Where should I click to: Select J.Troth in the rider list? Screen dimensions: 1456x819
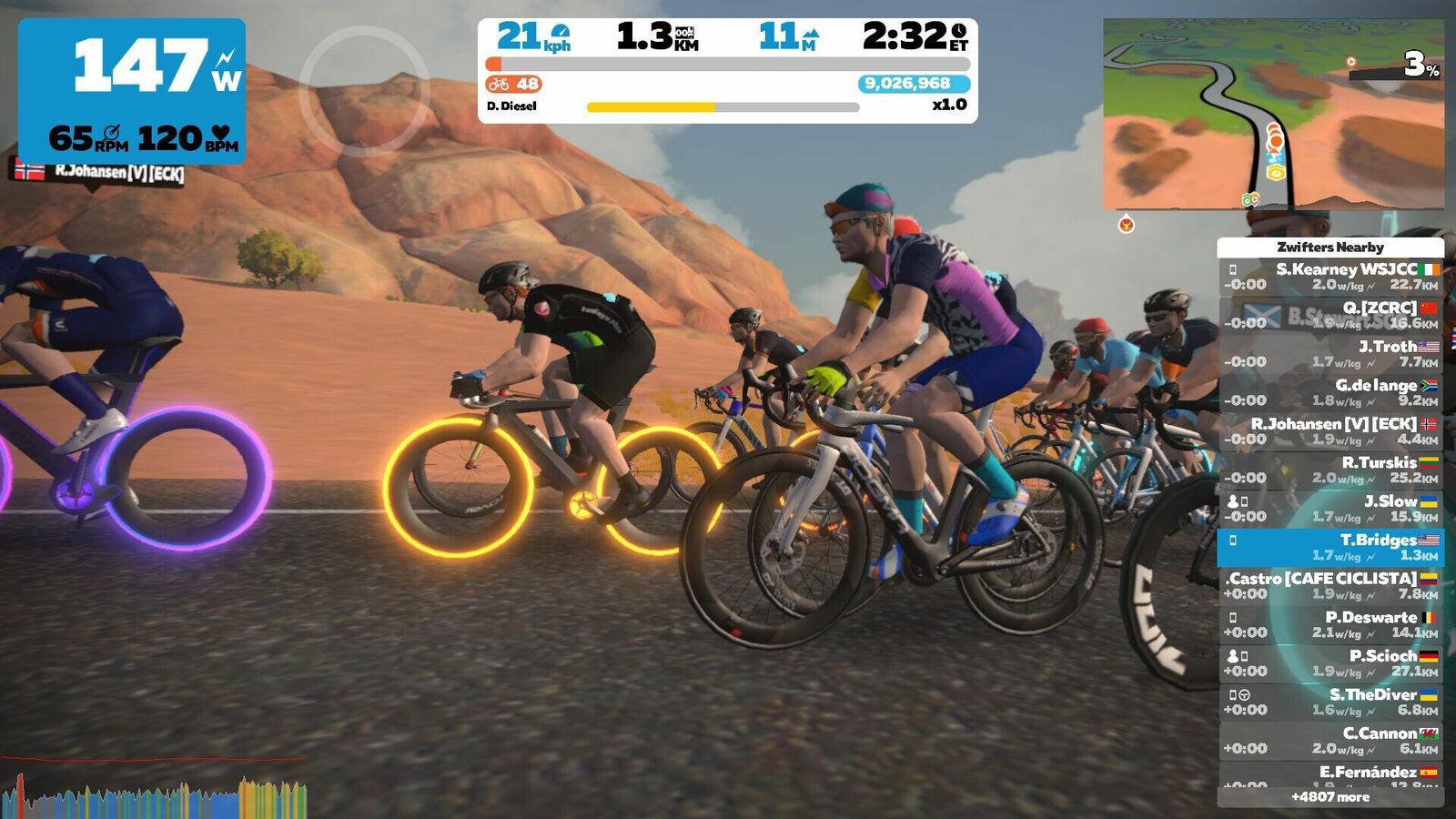[1330, 354]
